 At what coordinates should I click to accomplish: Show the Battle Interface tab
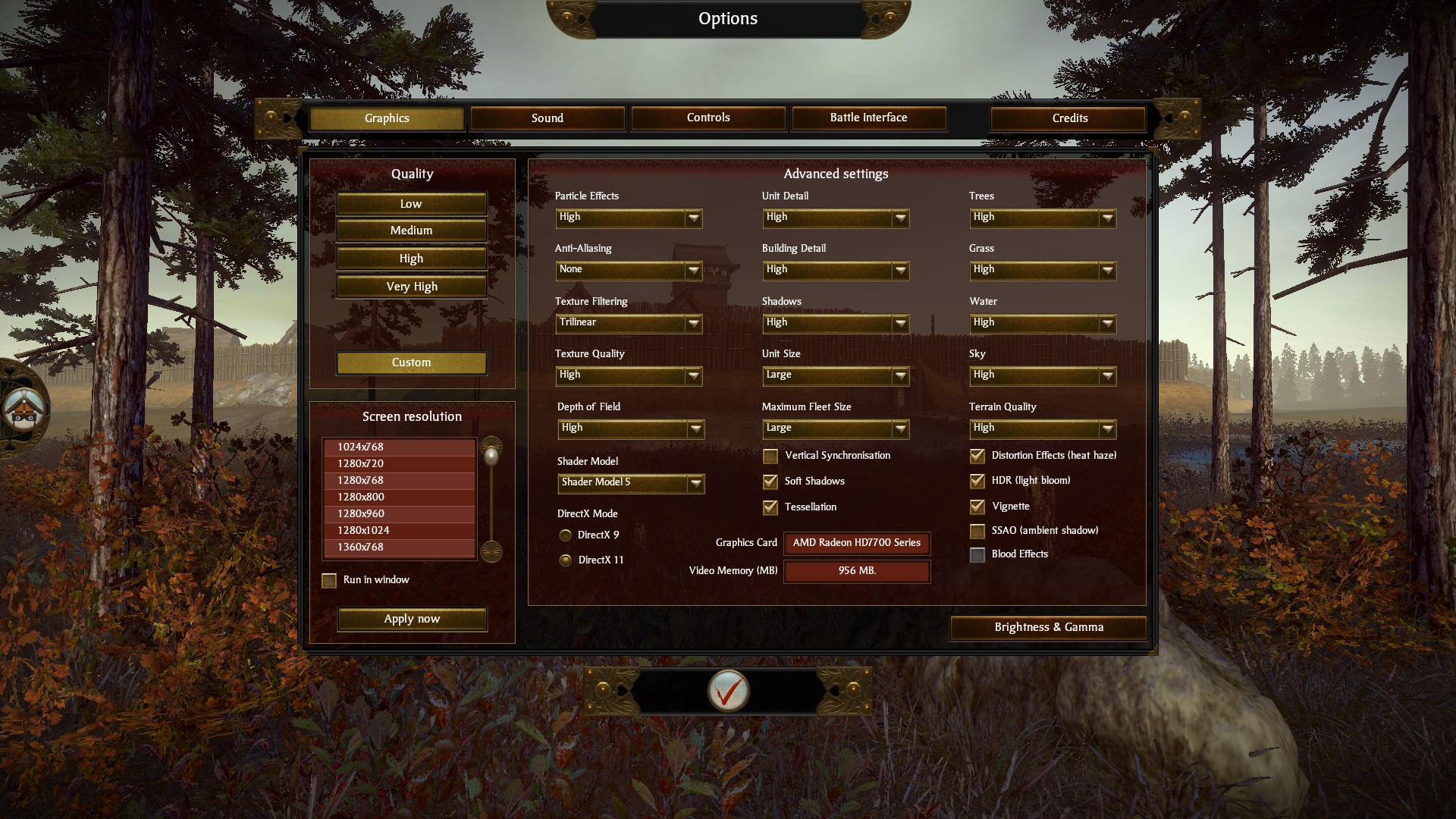[x=868, y=118]
